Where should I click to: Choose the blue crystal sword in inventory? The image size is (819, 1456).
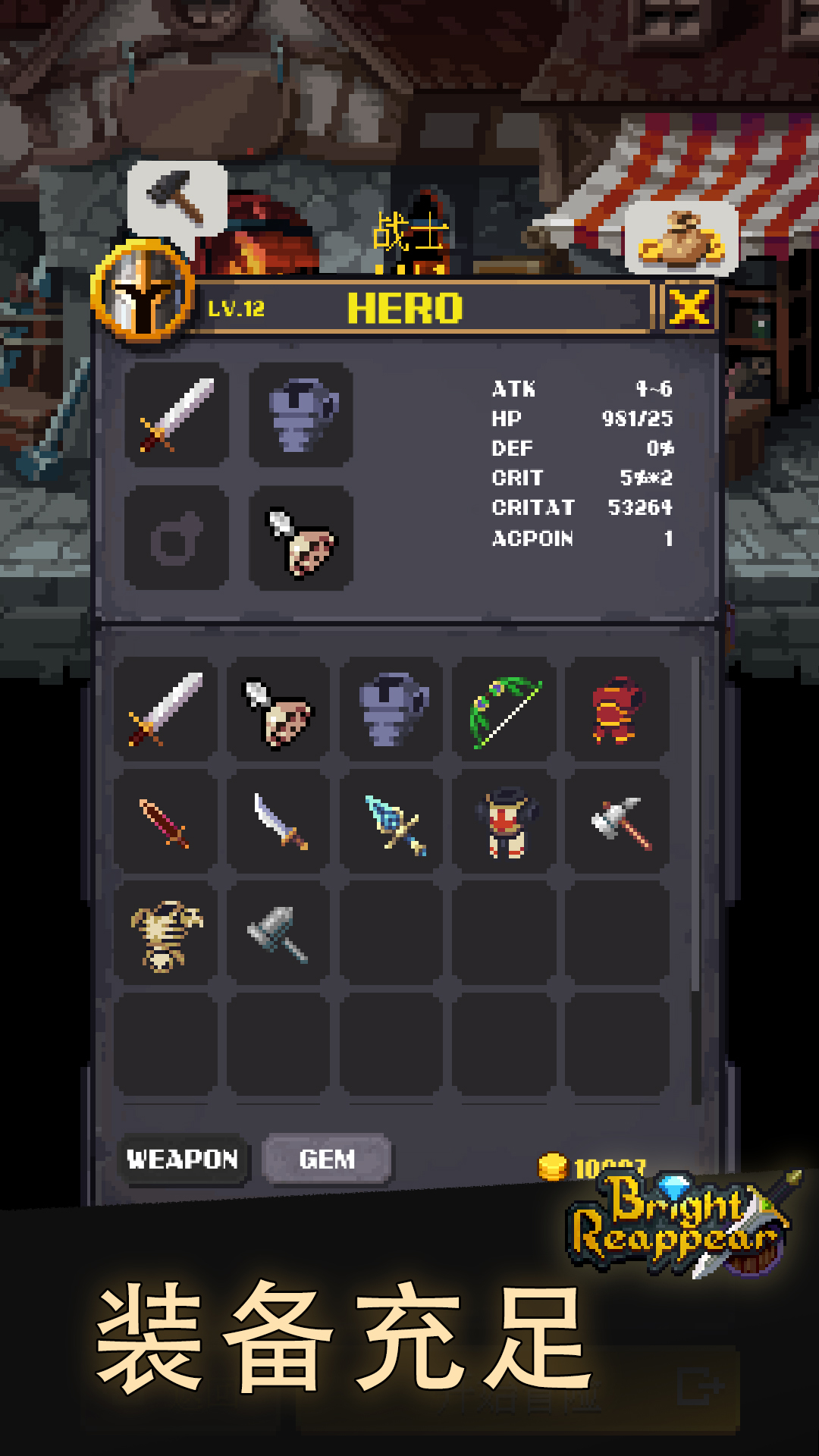(391, 822)
